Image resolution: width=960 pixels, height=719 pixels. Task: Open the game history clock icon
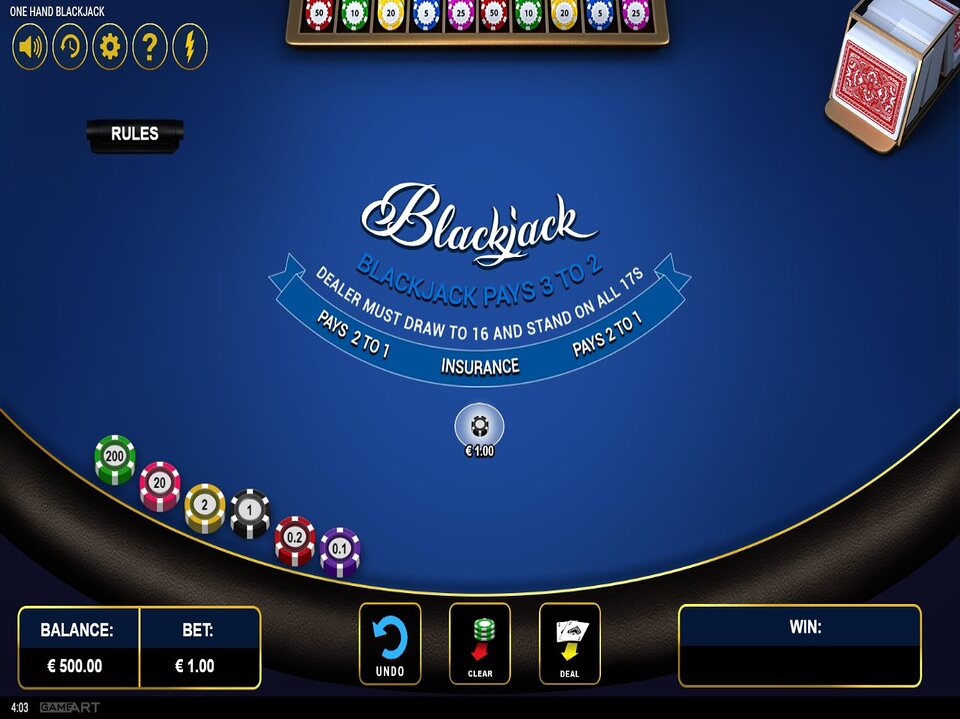(x=70, y=47)
